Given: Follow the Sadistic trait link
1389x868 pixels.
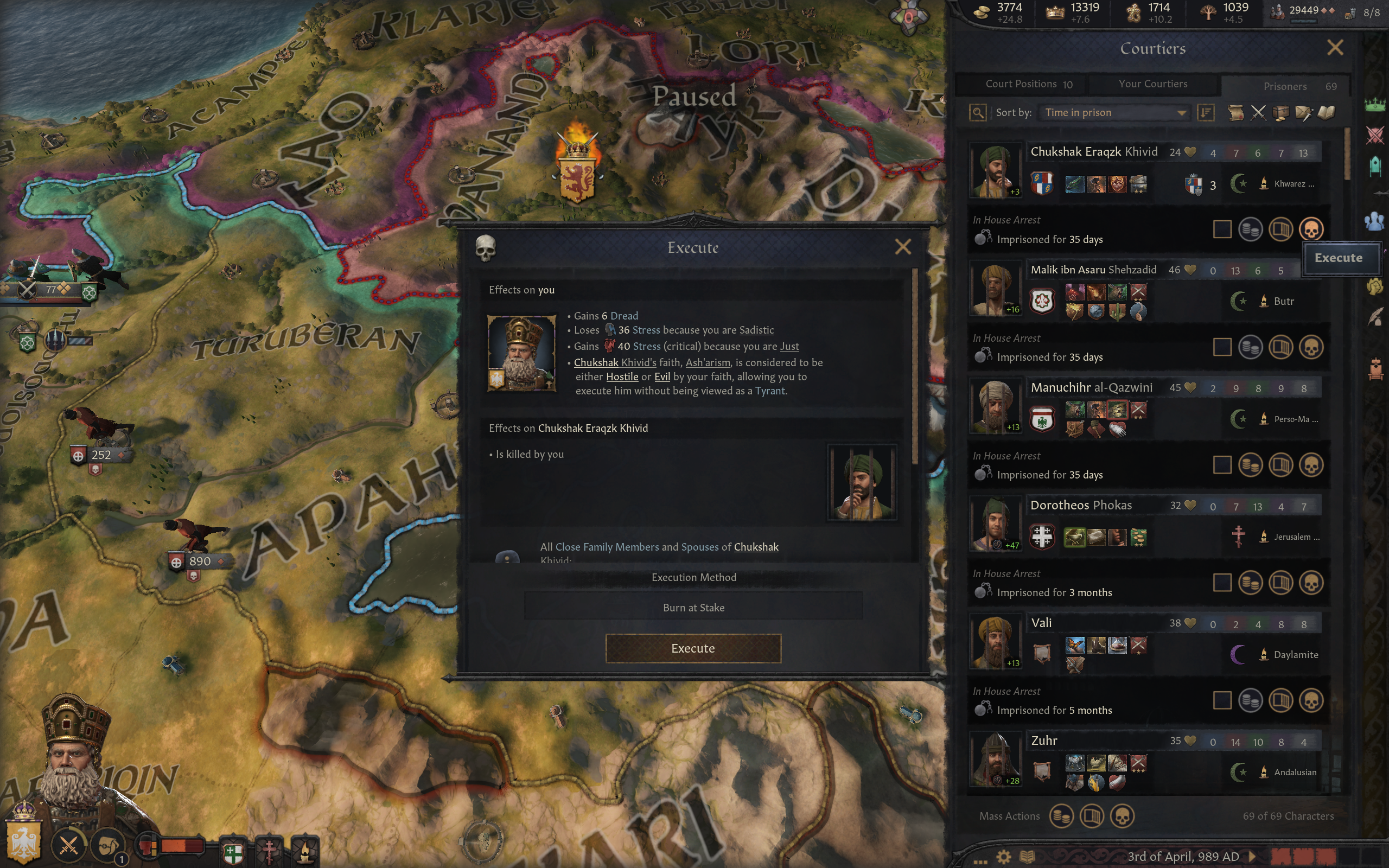Looking at the screenshot, I should tap(756, 330).
